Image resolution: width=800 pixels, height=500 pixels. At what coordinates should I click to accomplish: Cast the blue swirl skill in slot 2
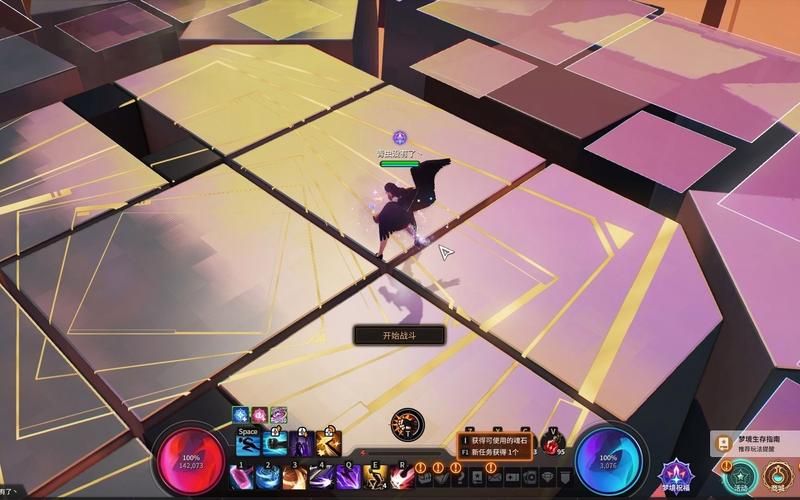268,477
